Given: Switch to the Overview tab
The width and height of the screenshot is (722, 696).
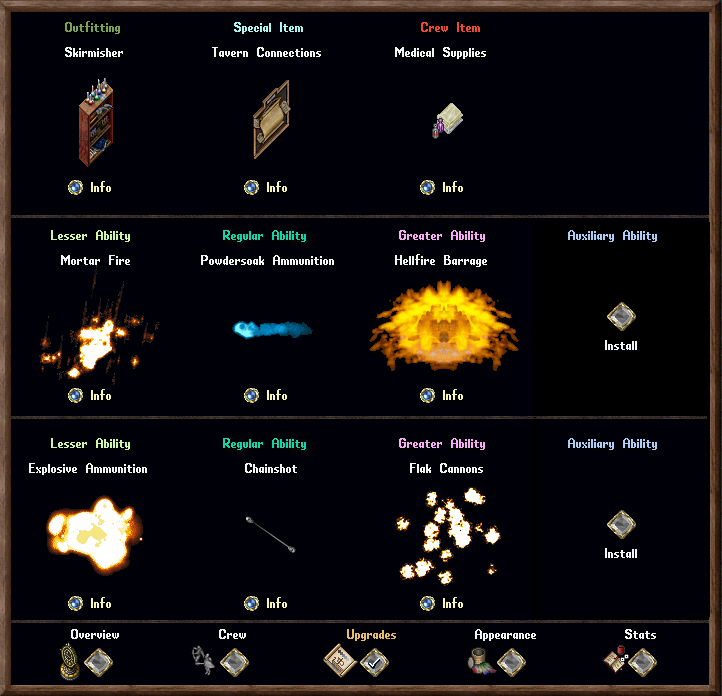Looking at the screenshot, I should (98, 661).
